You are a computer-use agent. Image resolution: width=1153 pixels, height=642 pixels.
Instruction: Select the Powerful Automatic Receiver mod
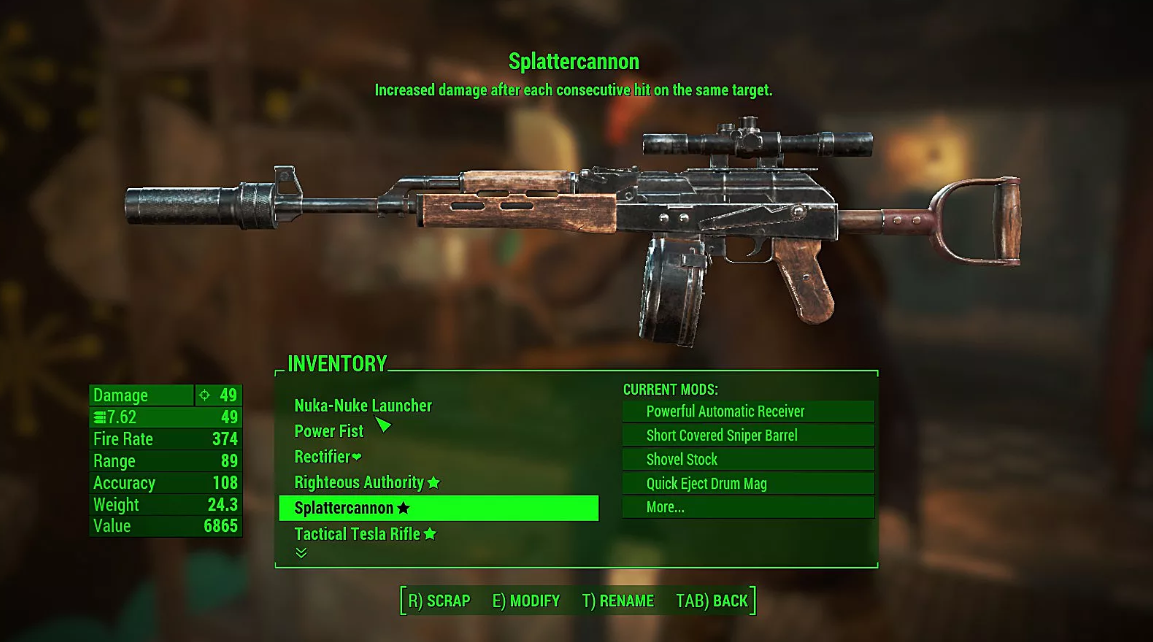[x=747, y=411]
